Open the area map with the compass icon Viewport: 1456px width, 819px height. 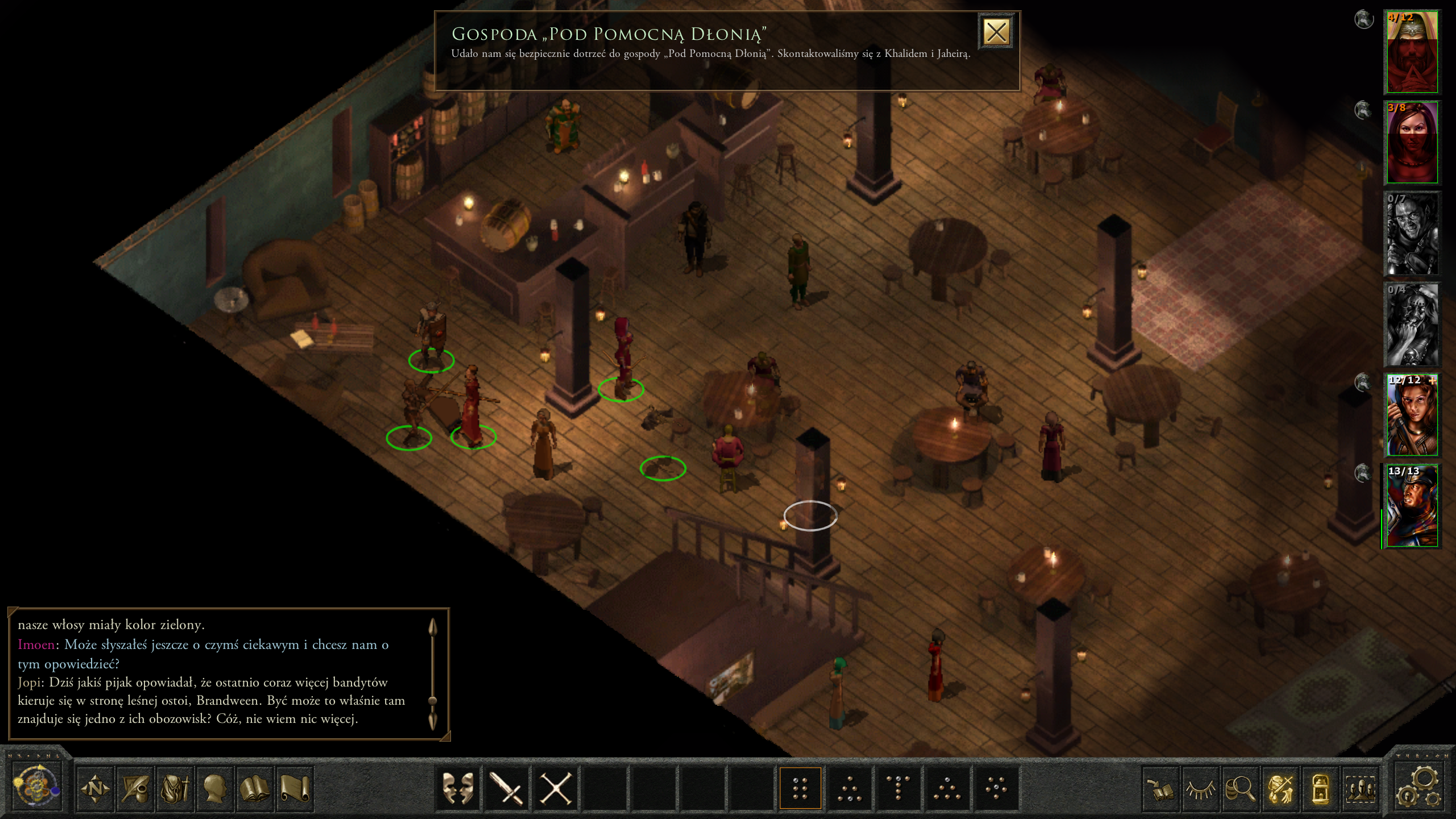[95, 788]
